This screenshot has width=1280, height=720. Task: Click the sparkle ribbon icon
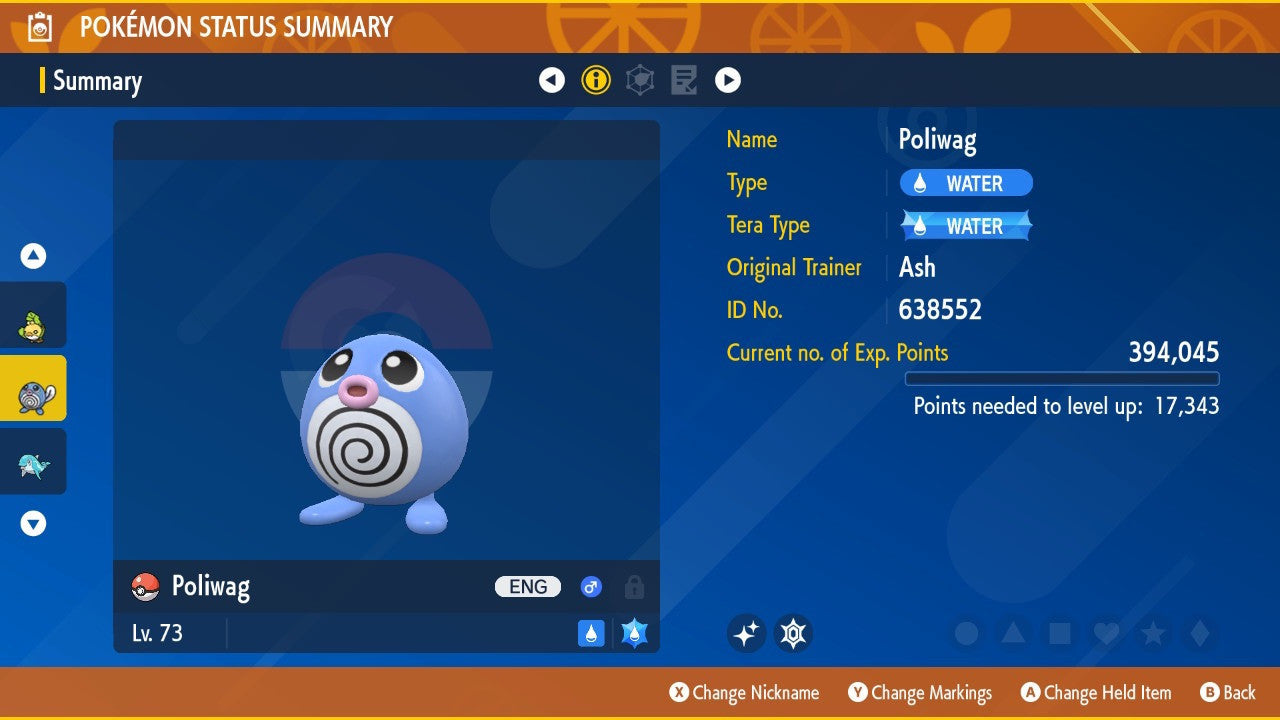[746, 633]
